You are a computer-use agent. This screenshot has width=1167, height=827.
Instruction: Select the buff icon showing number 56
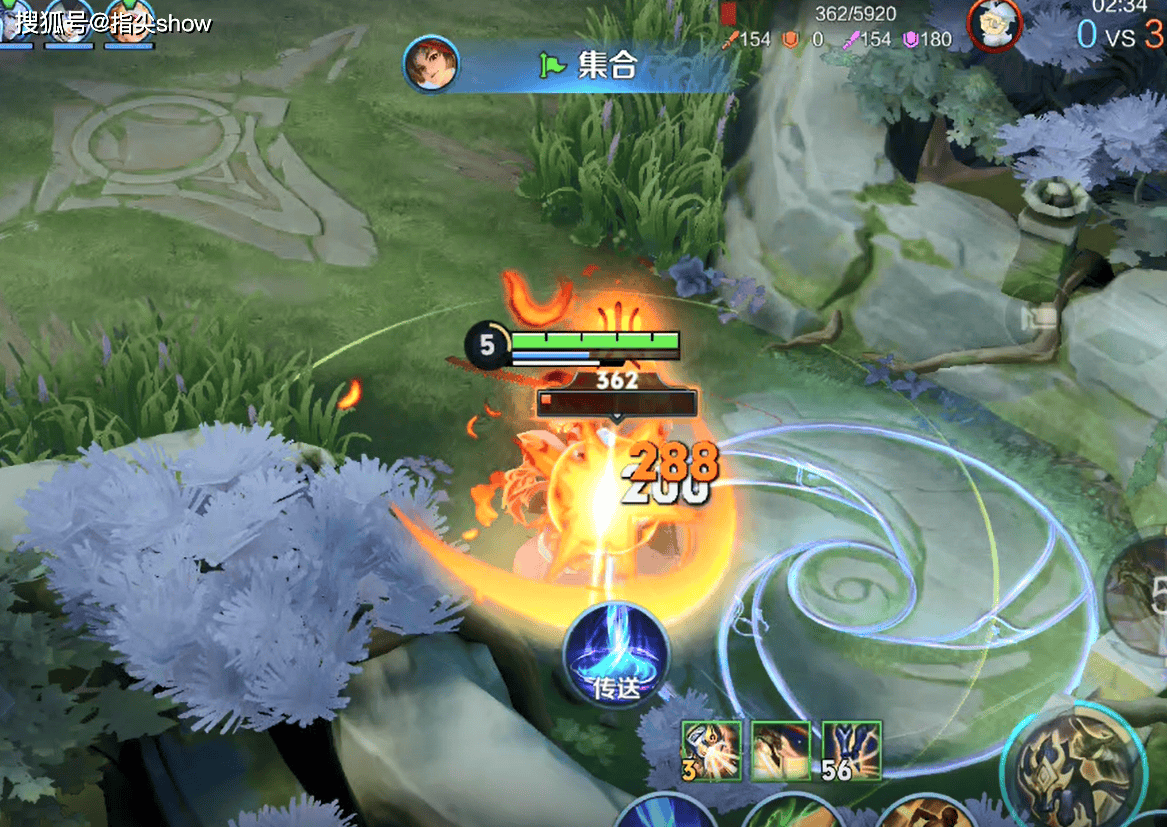852,750
